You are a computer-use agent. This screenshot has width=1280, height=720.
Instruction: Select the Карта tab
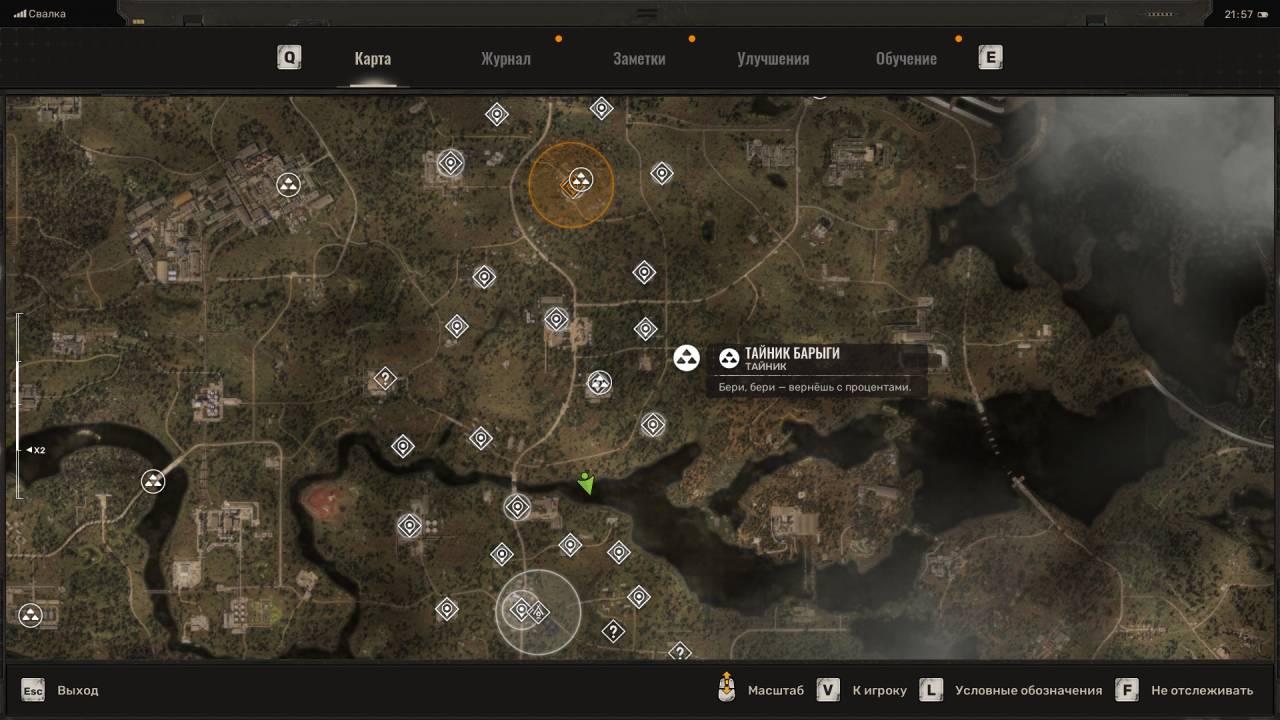pos(372,59)
